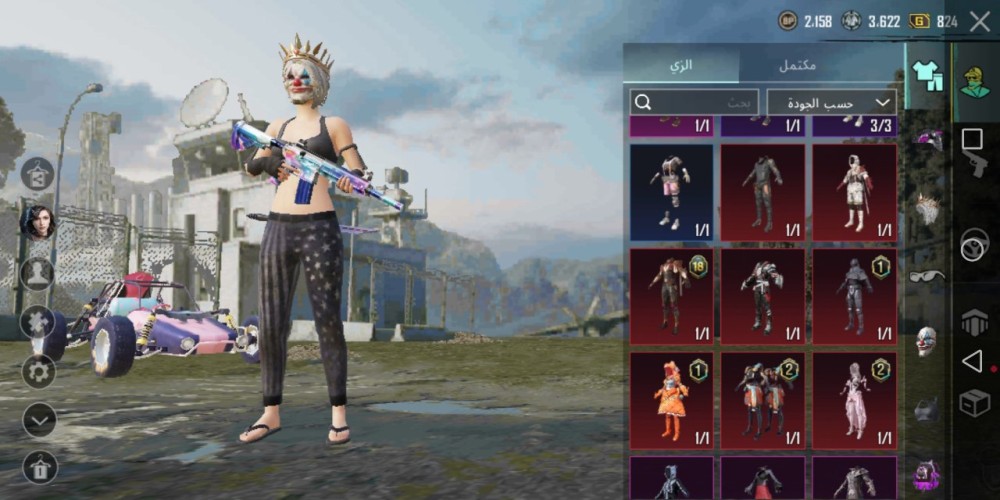Switch to the مكتمل tab
The height and width of the screenshot is (500, 1000).
pyautogui.click(x=797, y=65)
